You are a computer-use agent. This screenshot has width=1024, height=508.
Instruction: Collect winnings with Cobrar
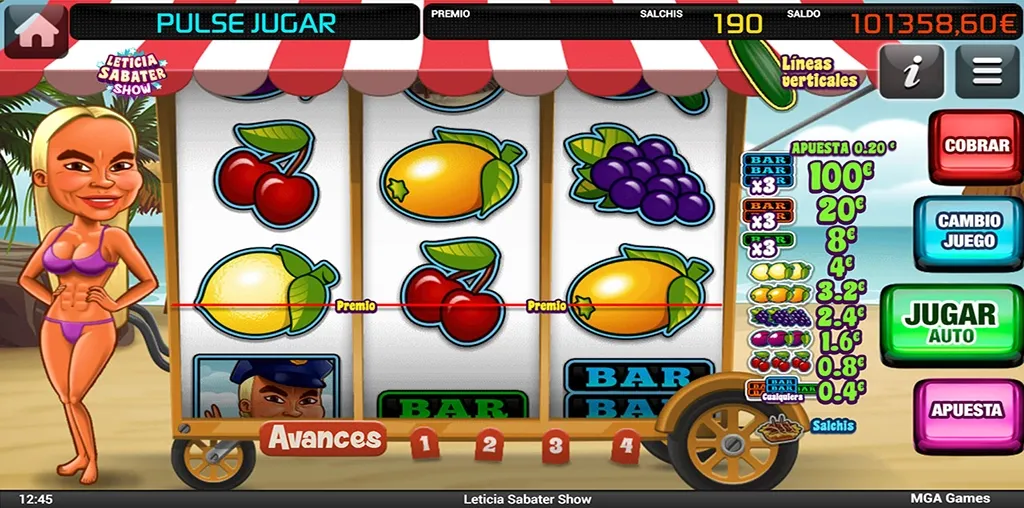click(x=976, y=147)
